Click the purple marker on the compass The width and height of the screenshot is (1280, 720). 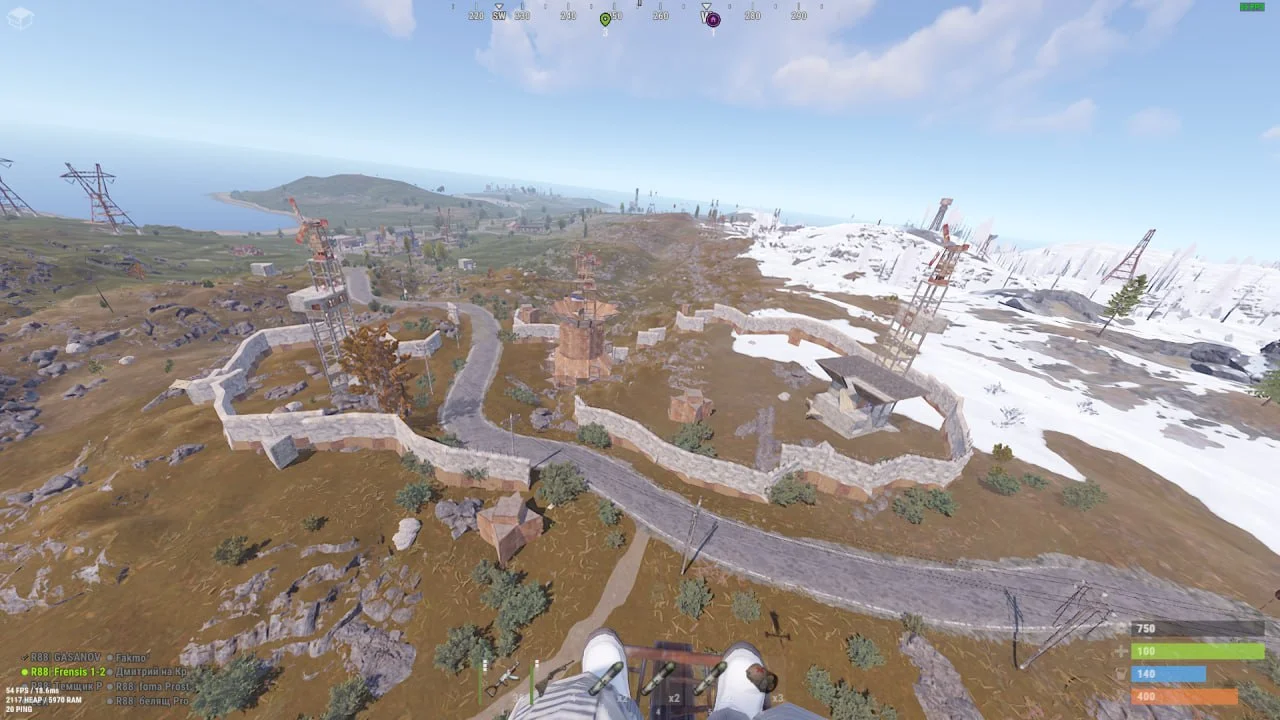(x=713, y=19)
